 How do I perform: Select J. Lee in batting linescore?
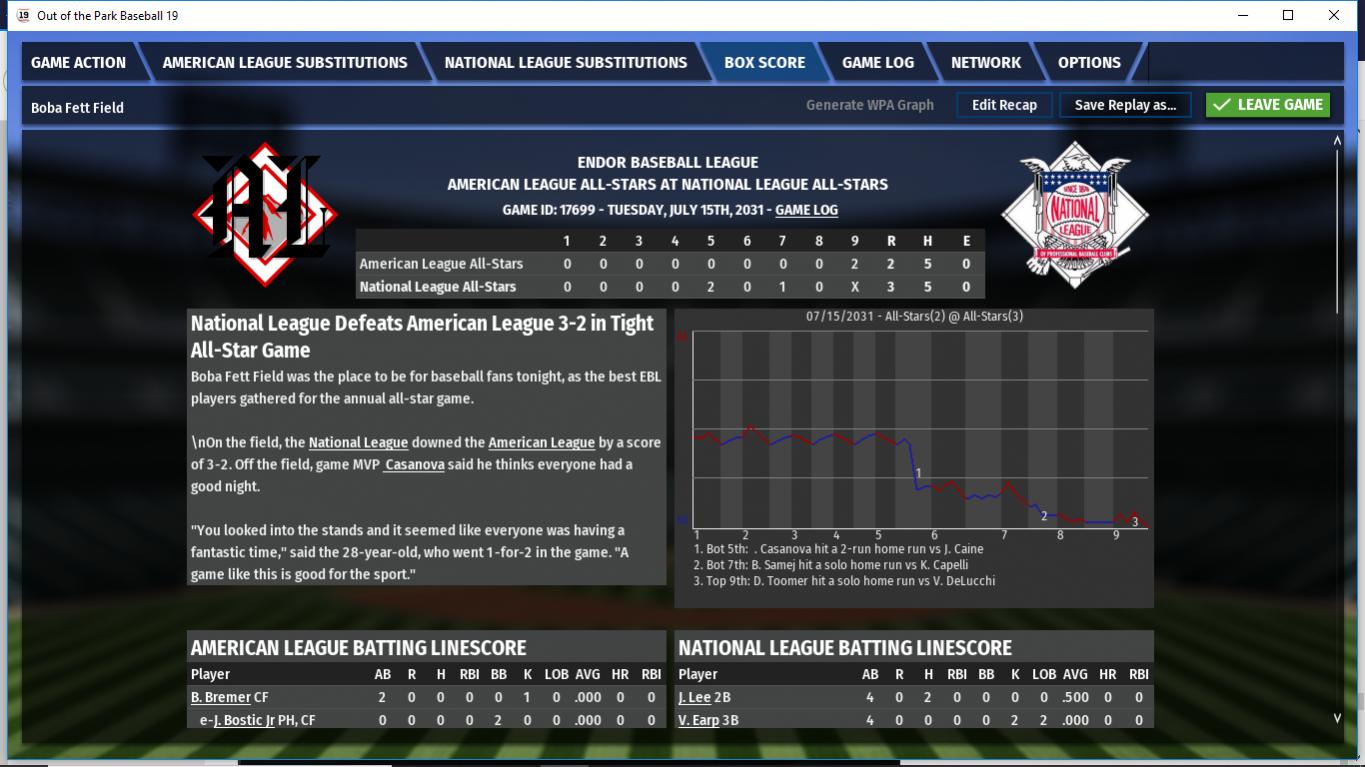pos(694,697)
